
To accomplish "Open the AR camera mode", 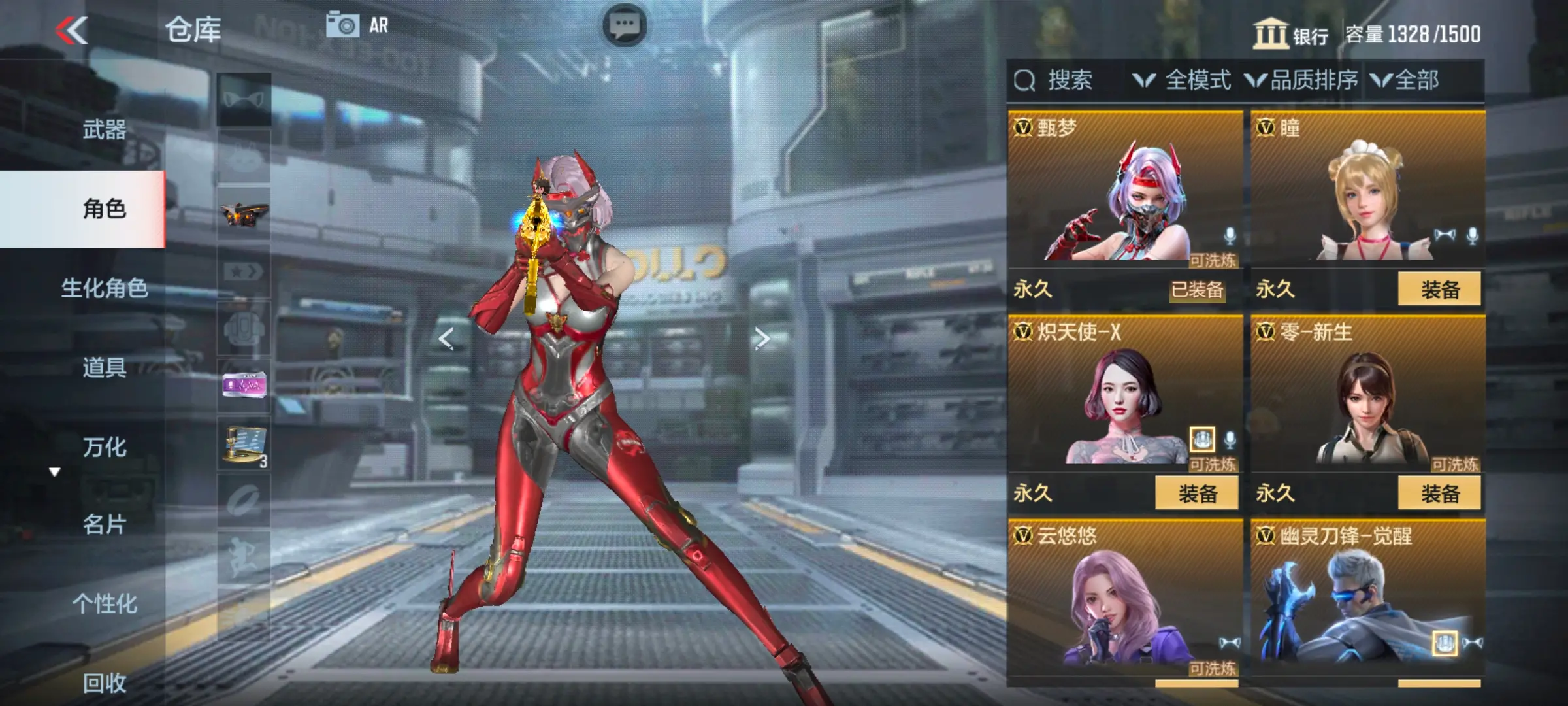I will (357, 25).
